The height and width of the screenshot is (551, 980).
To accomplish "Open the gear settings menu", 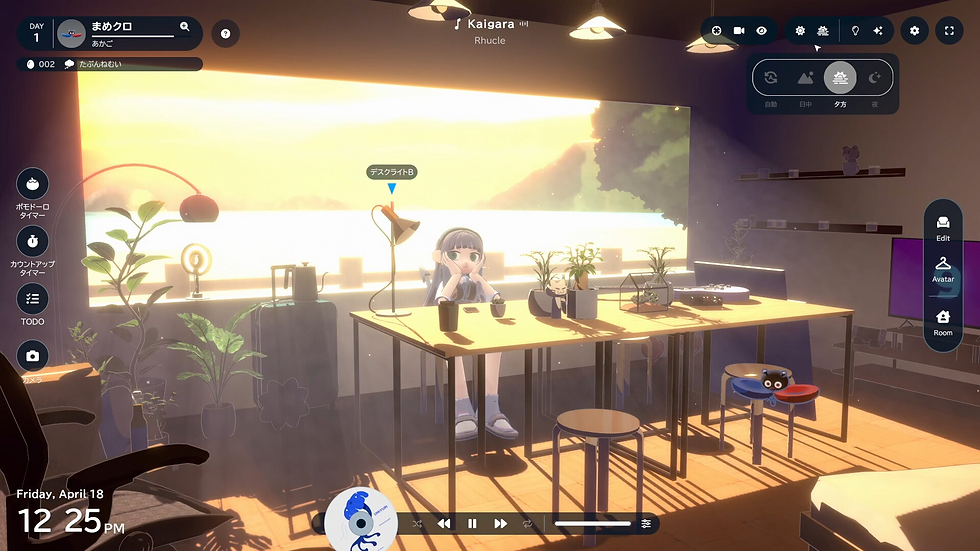I will point(914,31).
